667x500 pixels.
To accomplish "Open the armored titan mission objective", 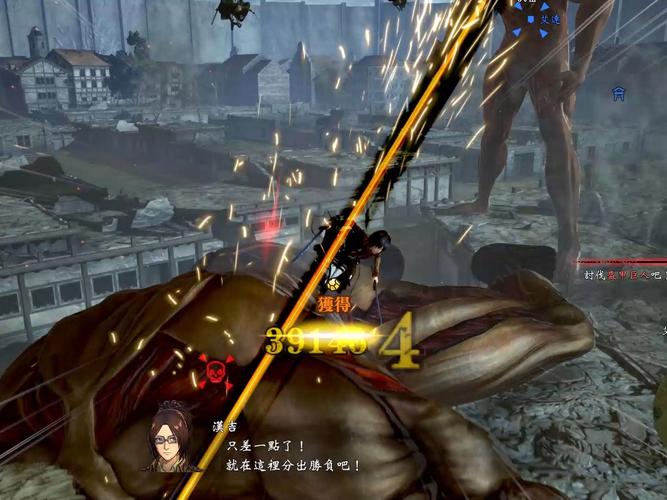I will 625,272.
